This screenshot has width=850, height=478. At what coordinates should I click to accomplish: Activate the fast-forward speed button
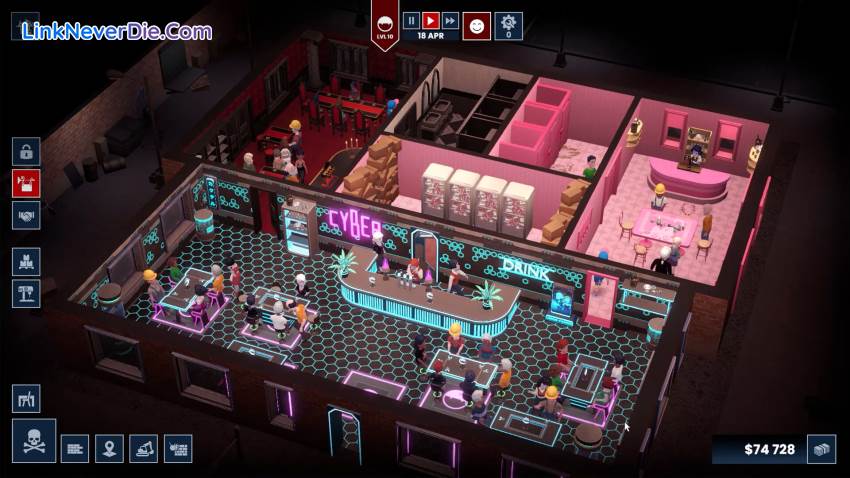click(450, 19)
